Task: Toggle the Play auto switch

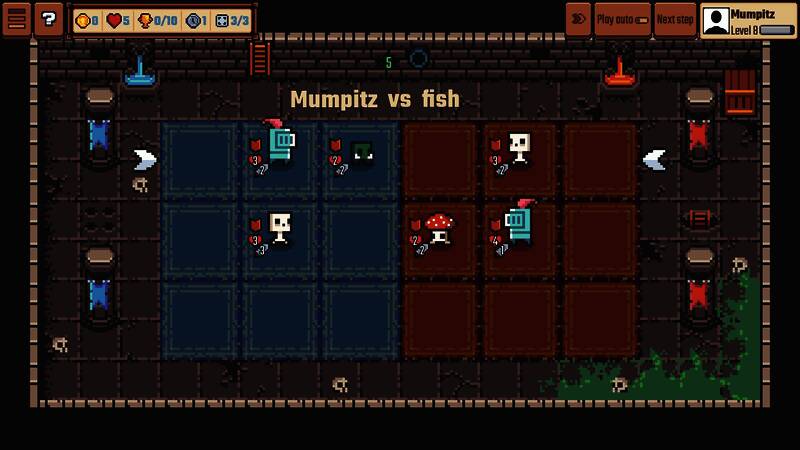Action: click(622, 19)
